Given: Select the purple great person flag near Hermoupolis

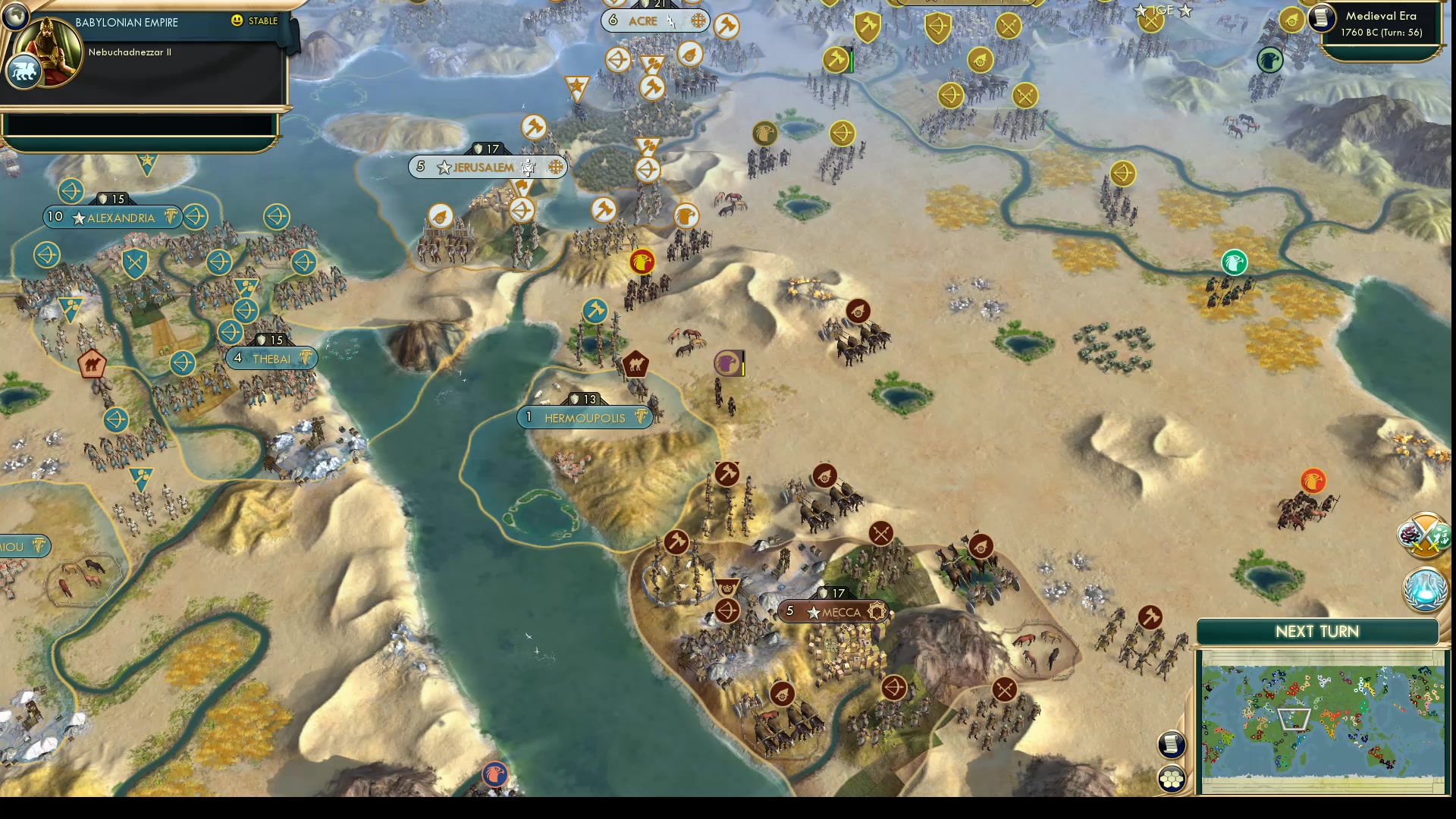Looking at the screenshot, I should tap(725, 362).
